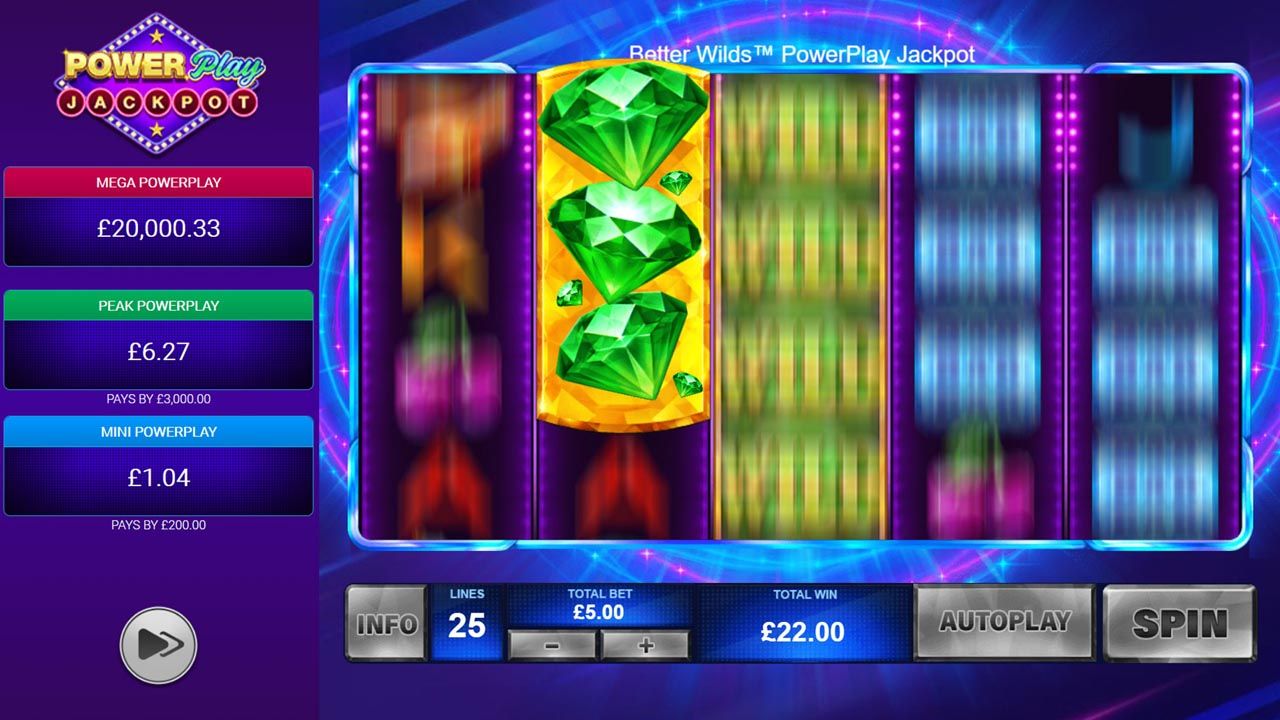
Task: Click the blue Mini PowerPlay banner
Action: (158, 432)
